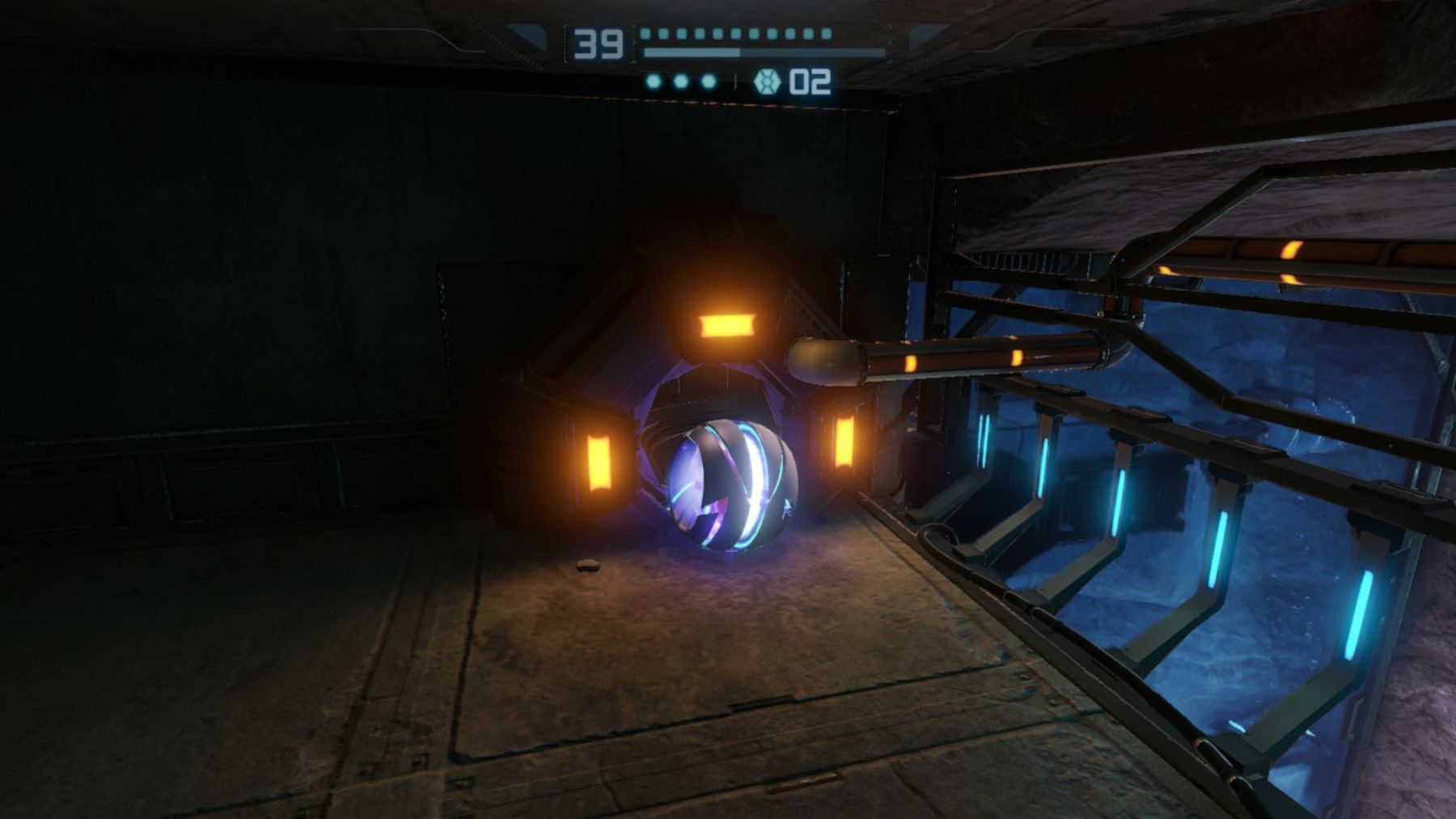Image resolution: width=1456 pixels, height=819 pixels.
Task: Click the divider line between dots and missile counter
Action: (733, 81)
